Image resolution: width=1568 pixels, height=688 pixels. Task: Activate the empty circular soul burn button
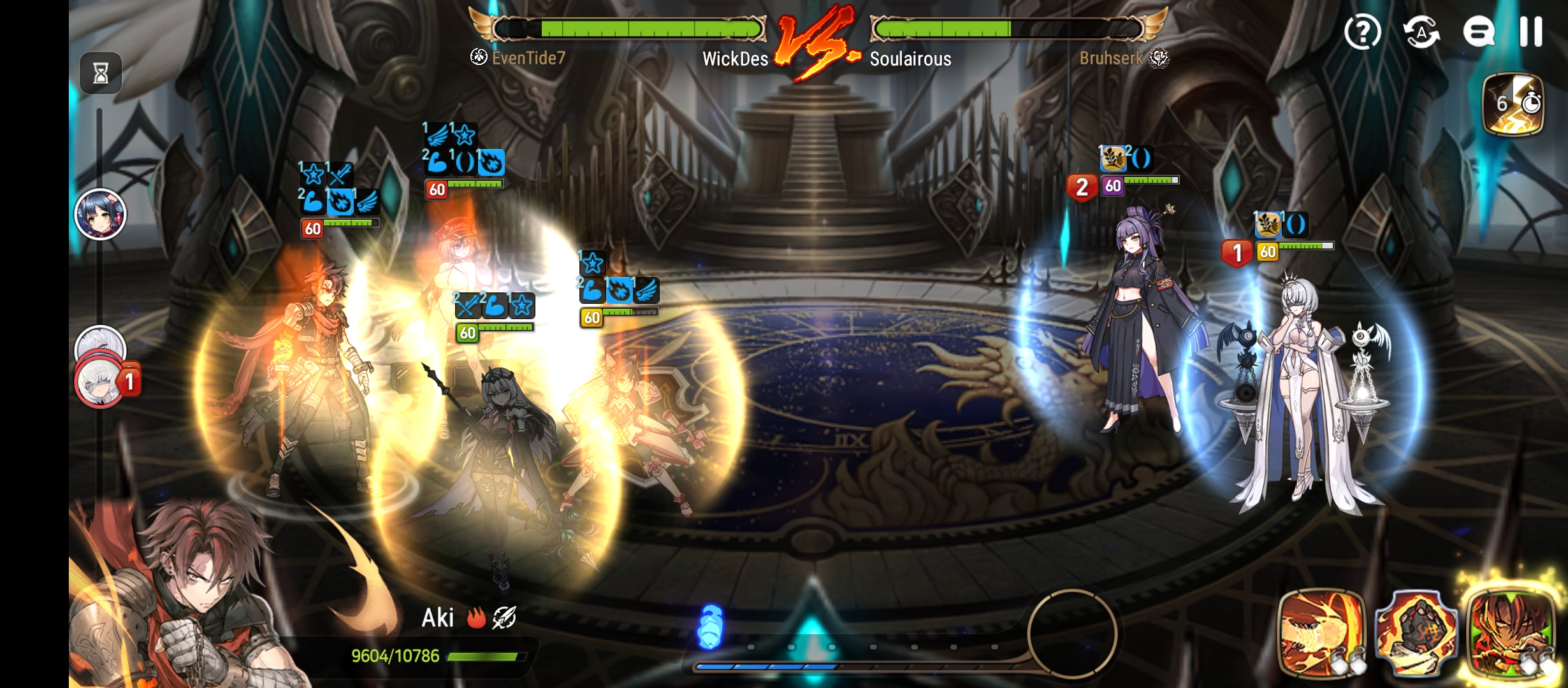pos(1072,633)
